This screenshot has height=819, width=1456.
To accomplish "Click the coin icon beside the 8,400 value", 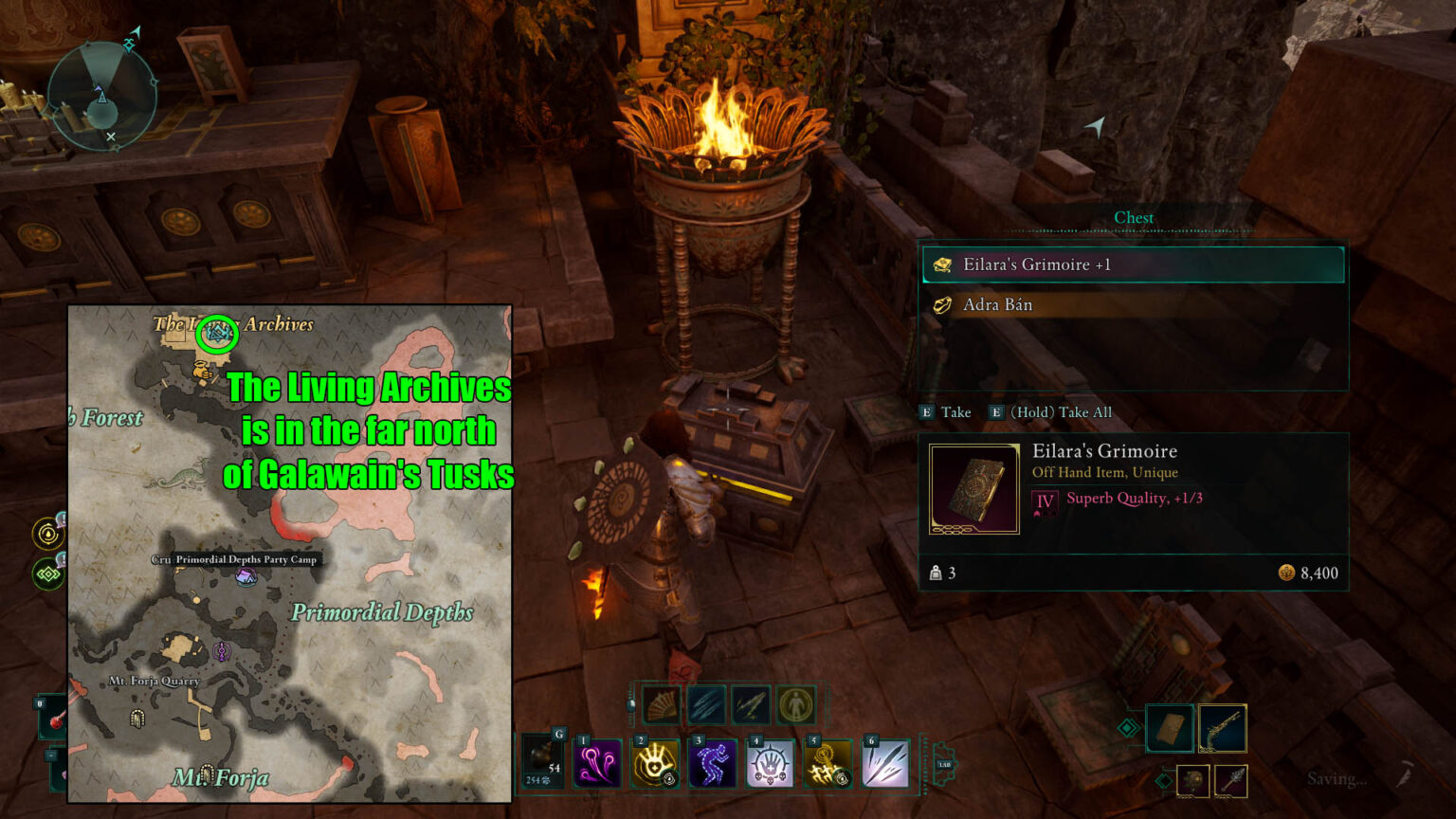I will click(1287, 573).
